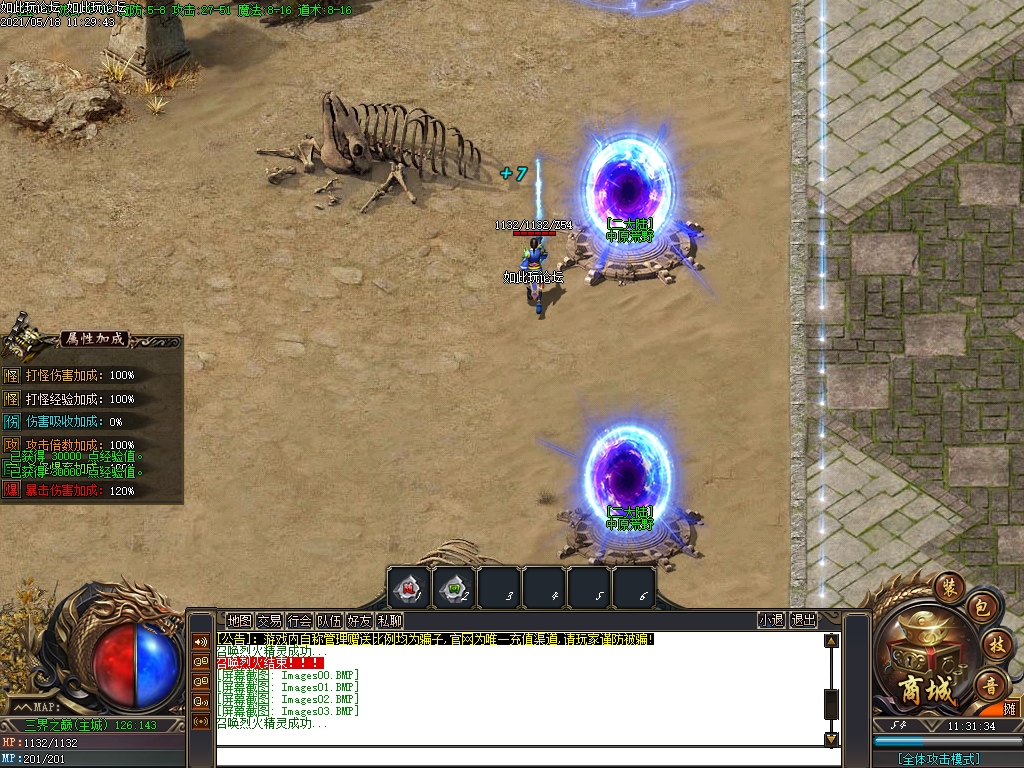Screen dimensions: 1024x768
Task: Open the 地图 map button
Action: pos(239,620)
